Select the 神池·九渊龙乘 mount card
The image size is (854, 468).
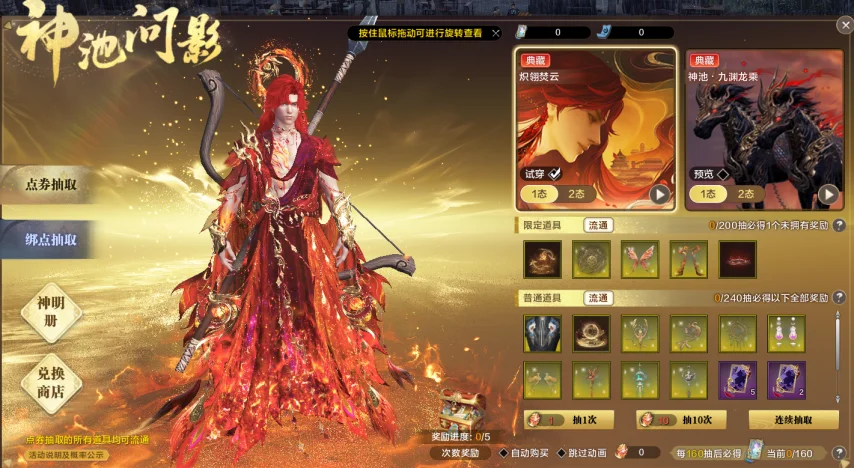pyautogui.click(x=764, y=115)
